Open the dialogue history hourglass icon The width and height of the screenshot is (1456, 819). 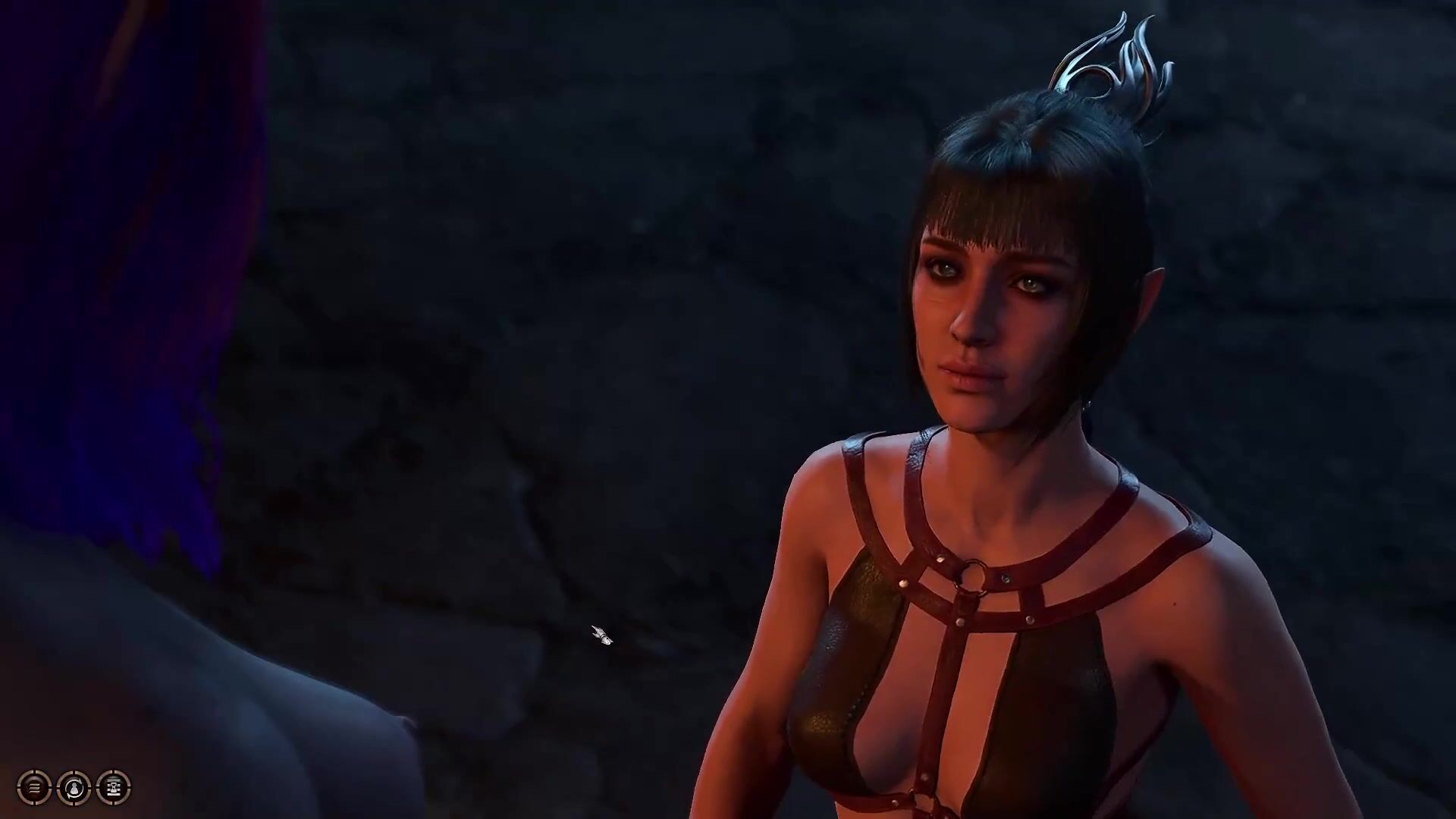(114, 788)
